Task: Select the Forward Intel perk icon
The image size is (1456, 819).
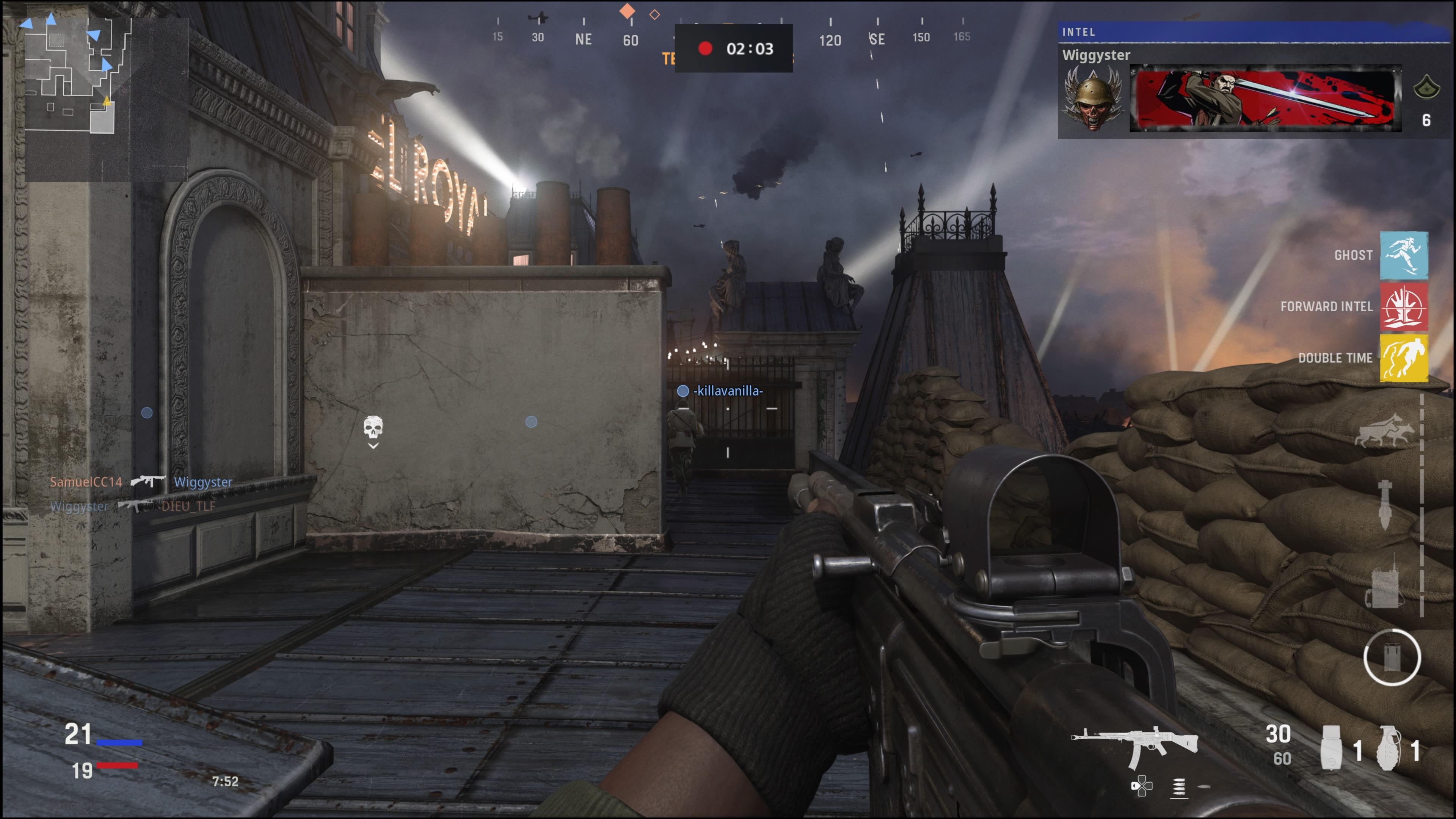Action: [x=1403, y=307]
